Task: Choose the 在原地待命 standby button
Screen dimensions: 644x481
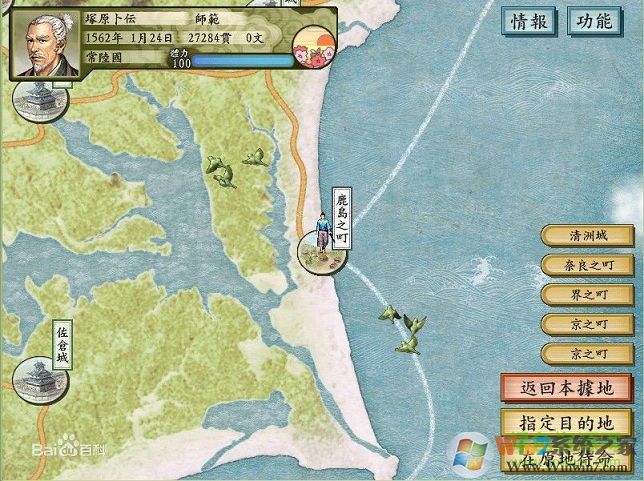Action: 566,458
